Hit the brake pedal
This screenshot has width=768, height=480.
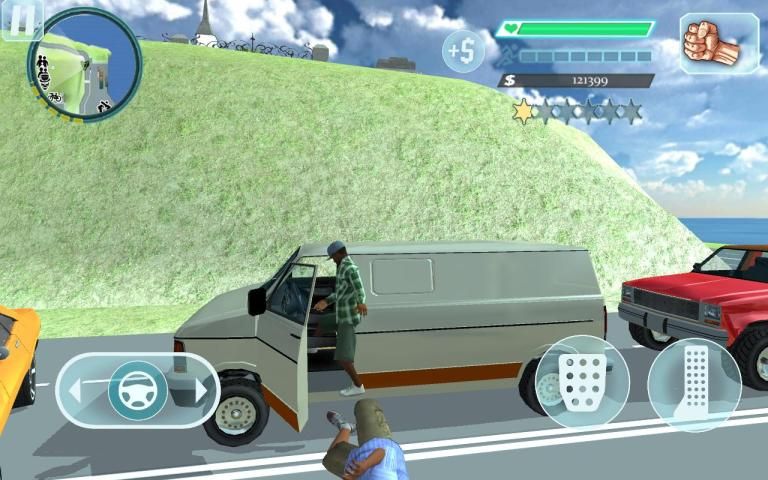click(x=581, y=382)
